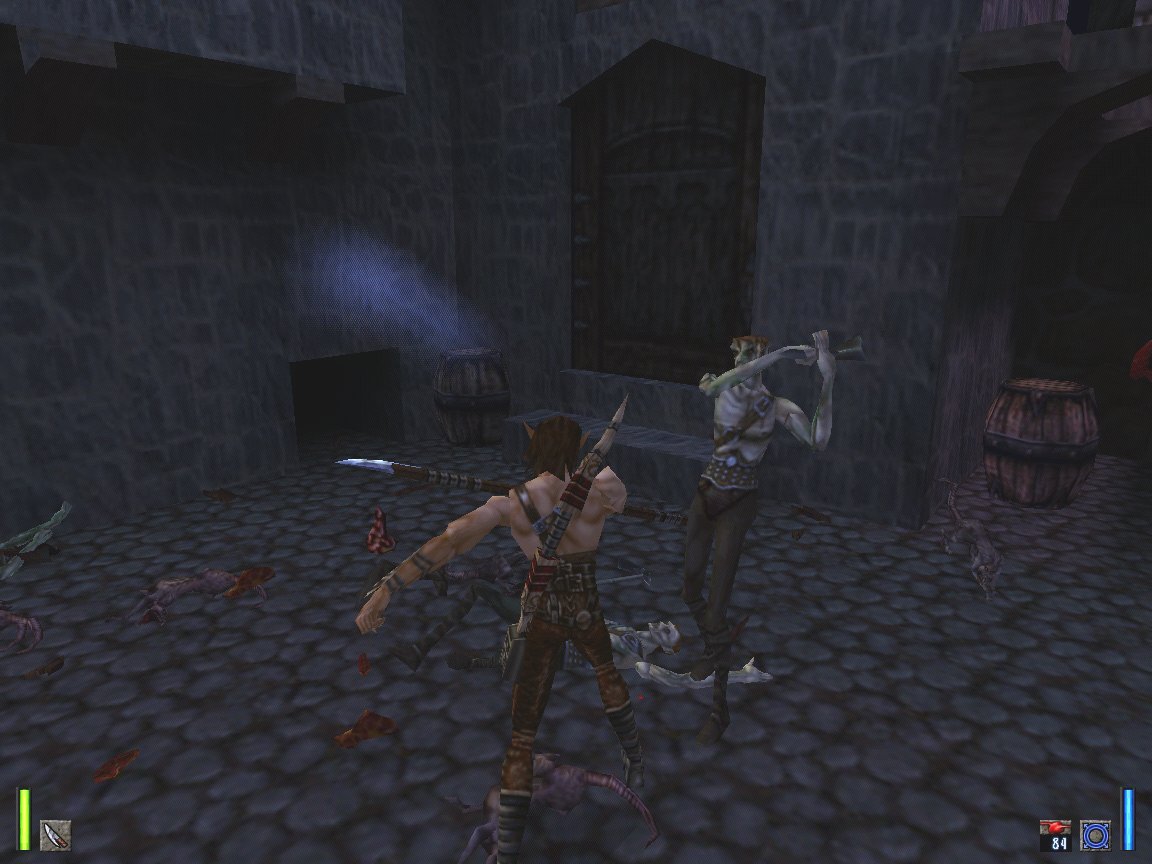Screen dimensions: 1152x864
Task: Select the curved blade weapon icon
Action: (x=55, y=834)
